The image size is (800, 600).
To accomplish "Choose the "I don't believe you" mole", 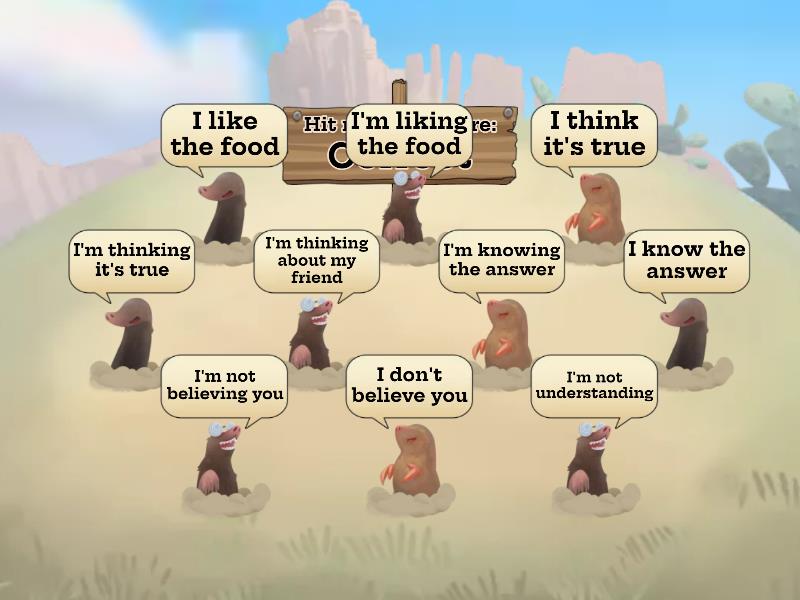I will tap(408, 458).
